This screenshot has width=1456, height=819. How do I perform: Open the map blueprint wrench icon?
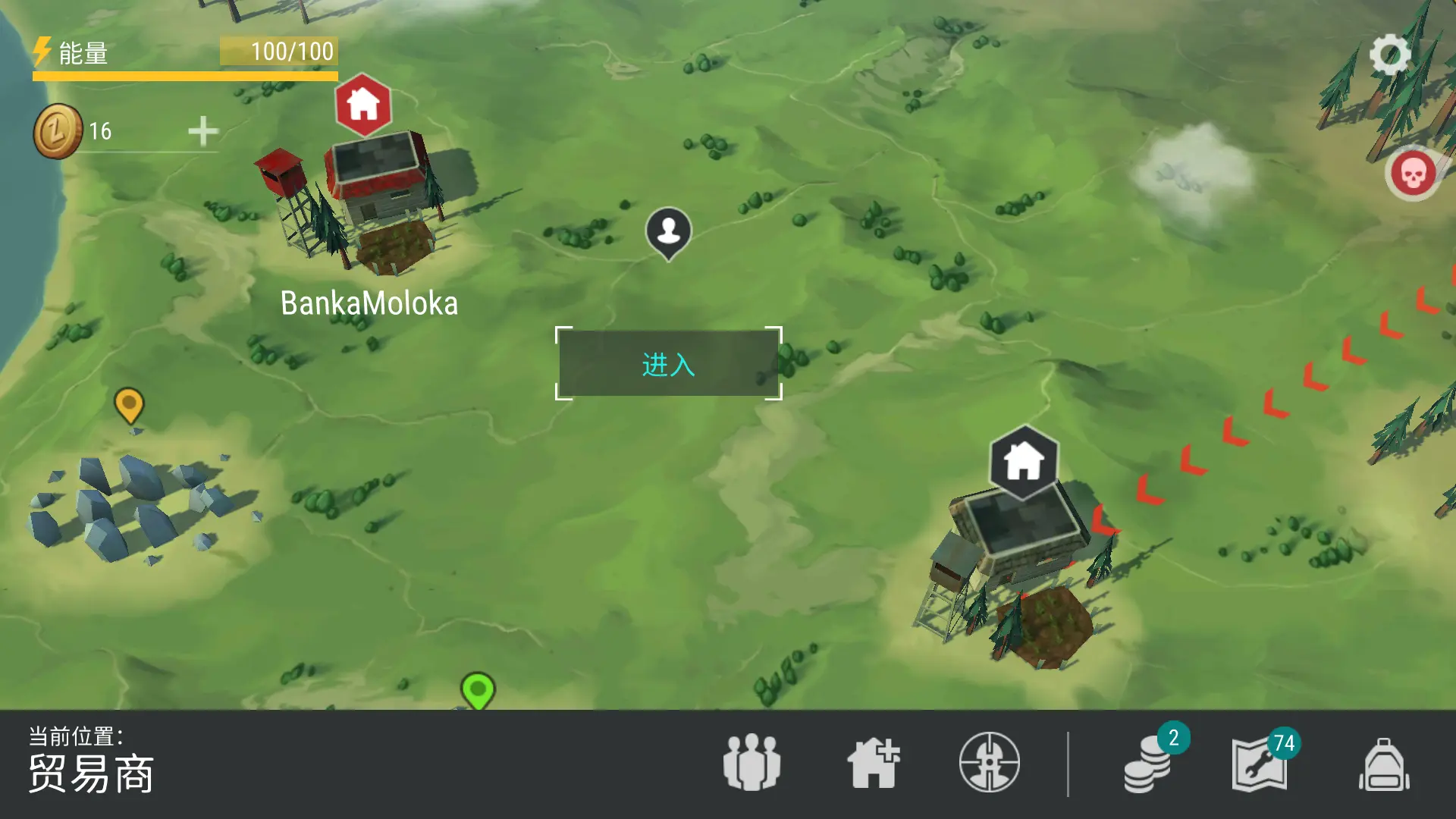click(x=1260, y=766)
